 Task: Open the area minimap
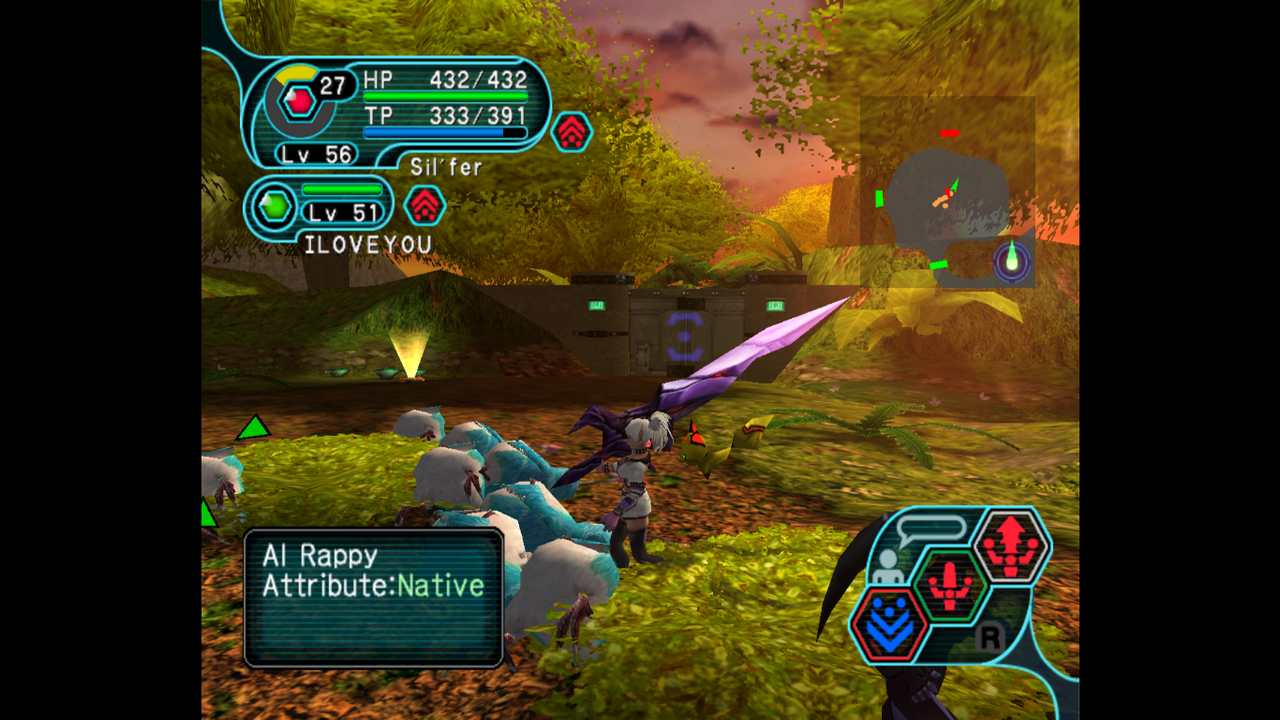point(946,191)
